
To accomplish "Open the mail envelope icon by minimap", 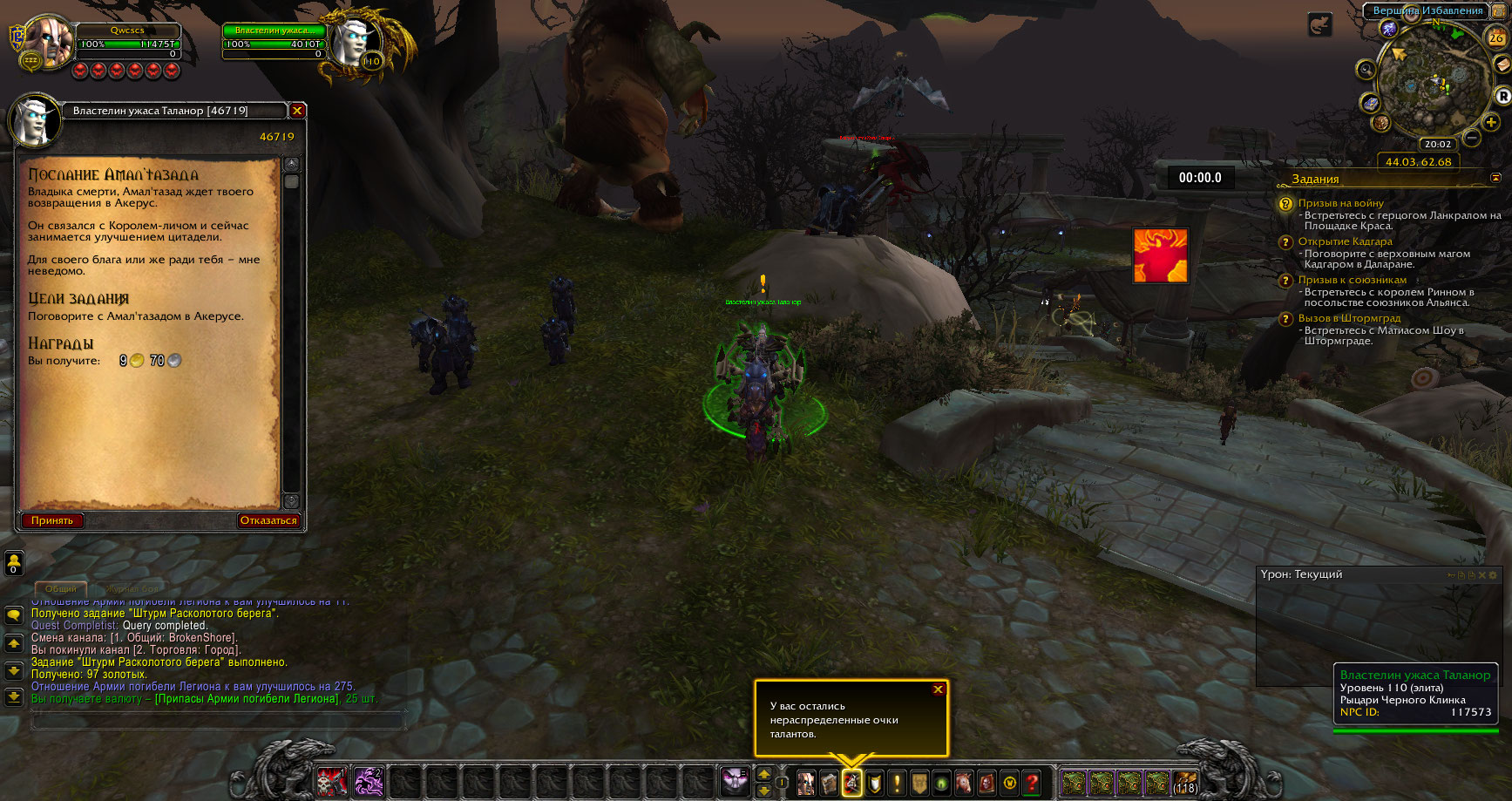I will point(1502,64).
